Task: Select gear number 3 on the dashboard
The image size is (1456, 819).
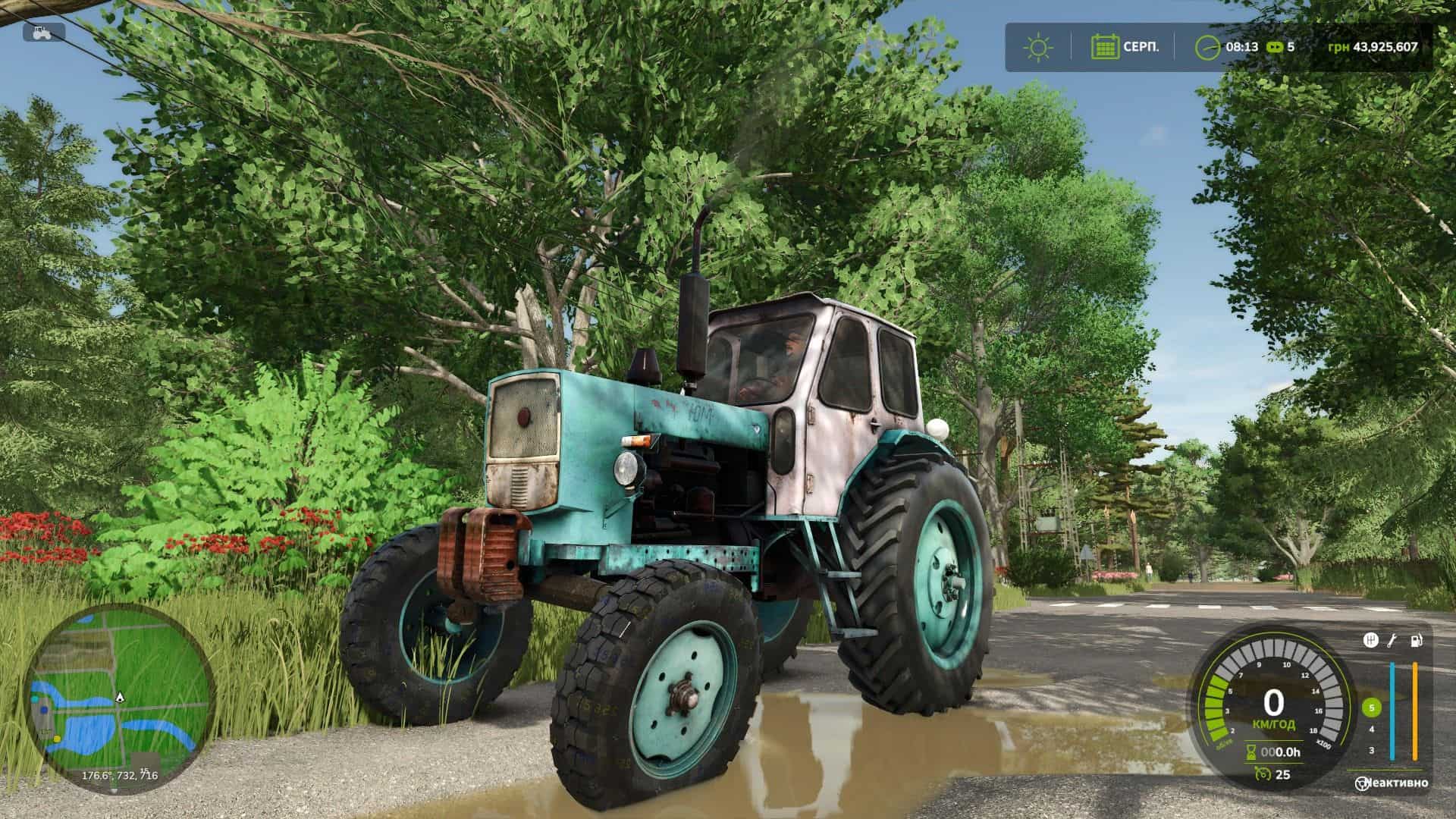Action: [x=1372, y=751]
